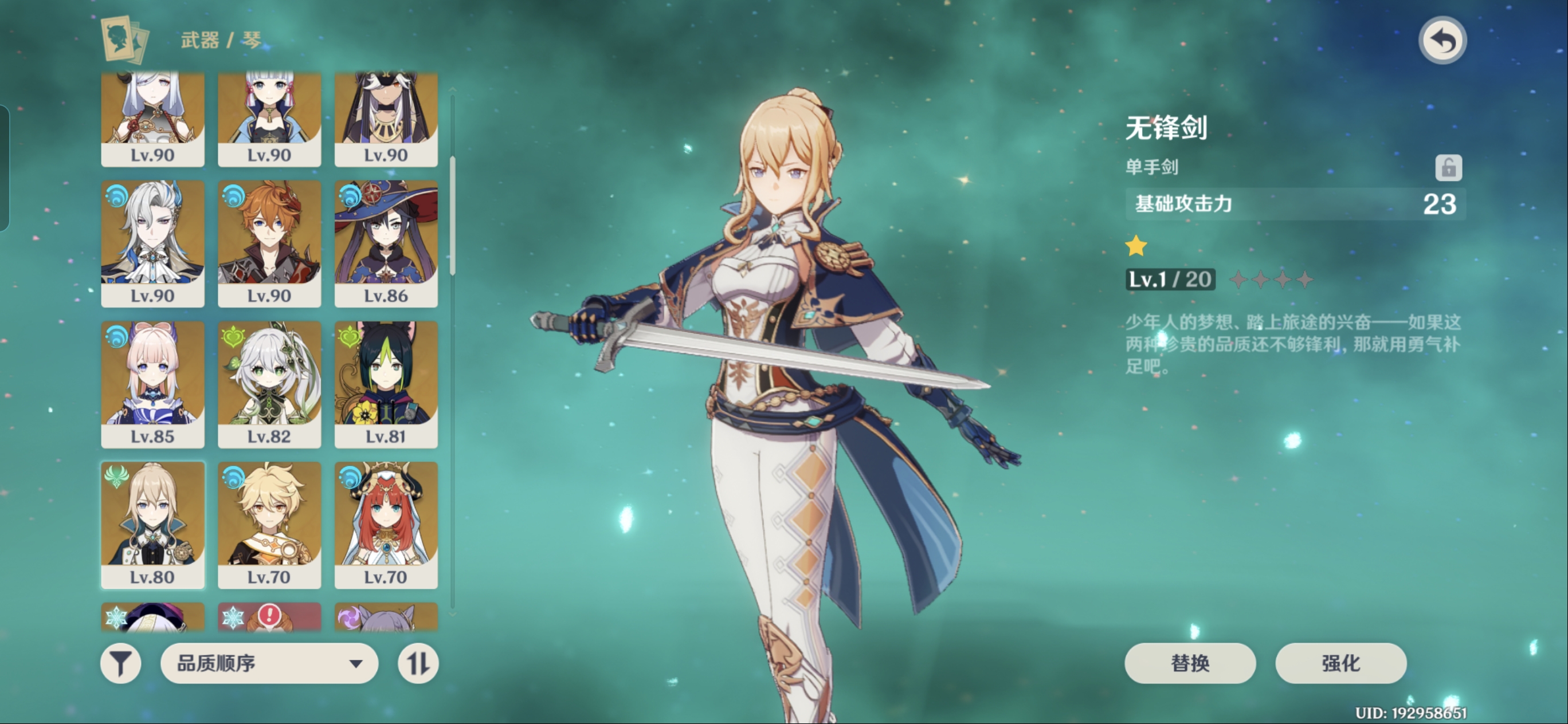Select the Ayaka portrait in the top row
1568x724 pixels.
pyautogui.click(x=269, y=119)
